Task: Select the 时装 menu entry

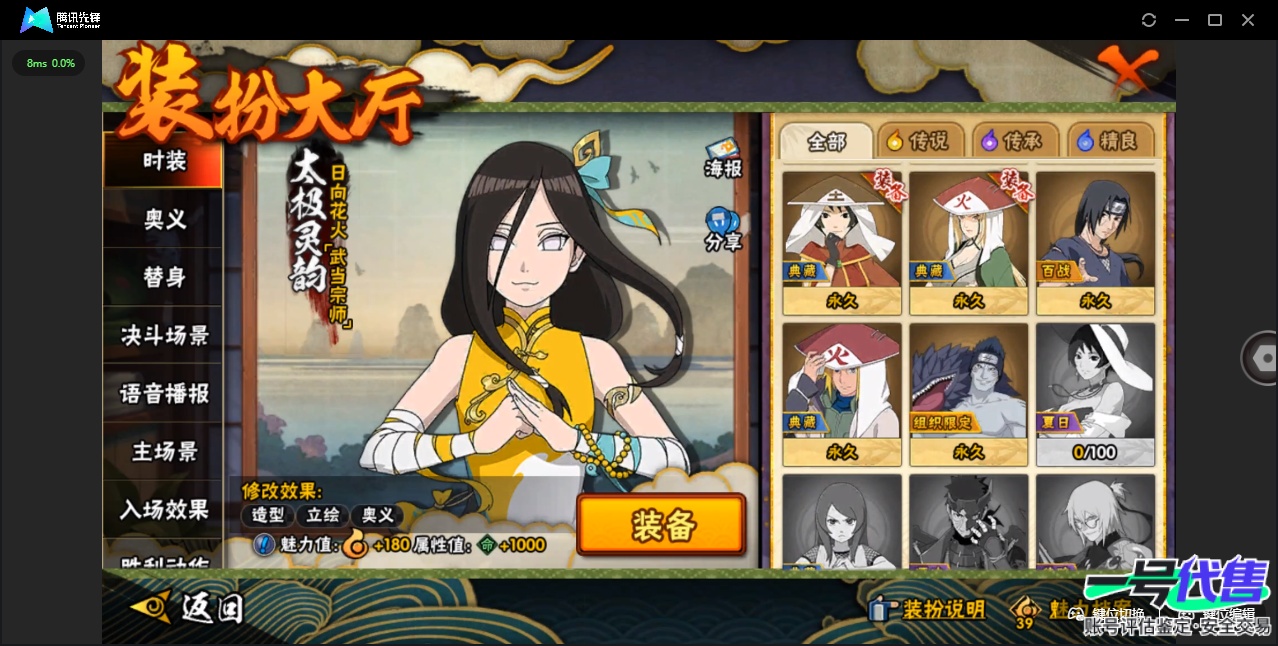Action: [x=164, y=160]
